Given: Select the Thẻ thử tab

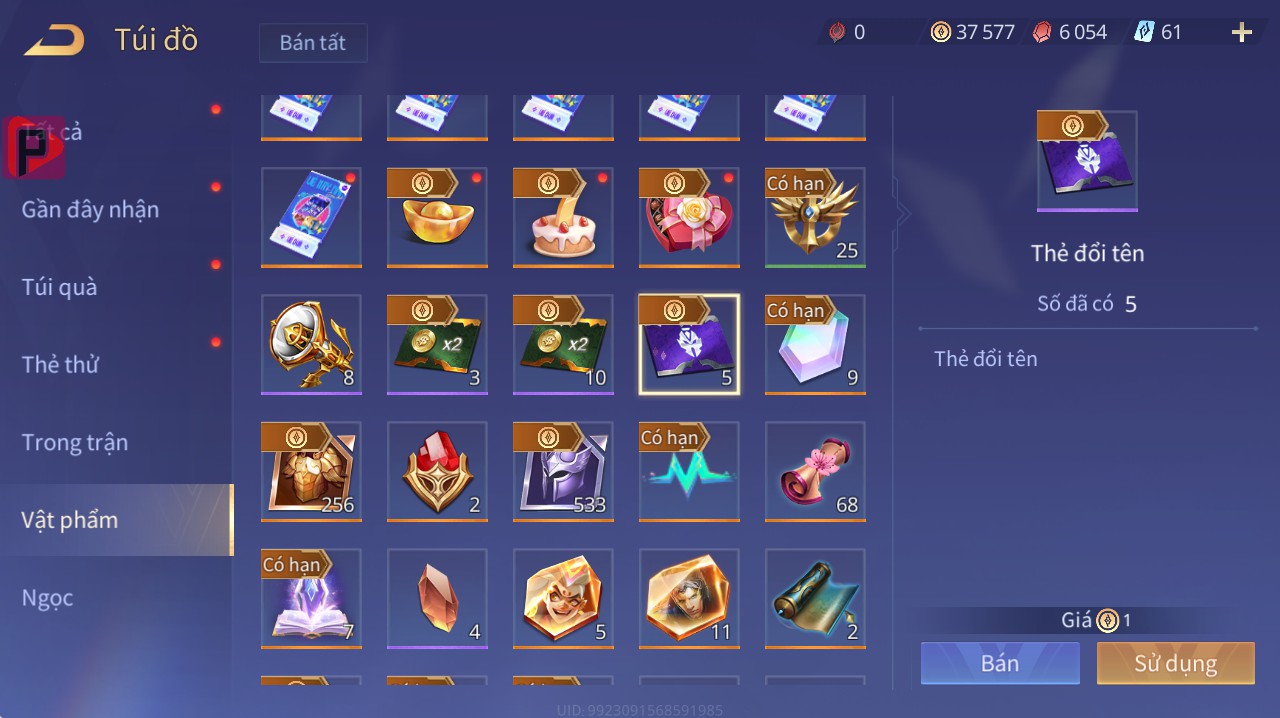Looking at the screenshot, I should pyautogui.click(x=60, y=365).
